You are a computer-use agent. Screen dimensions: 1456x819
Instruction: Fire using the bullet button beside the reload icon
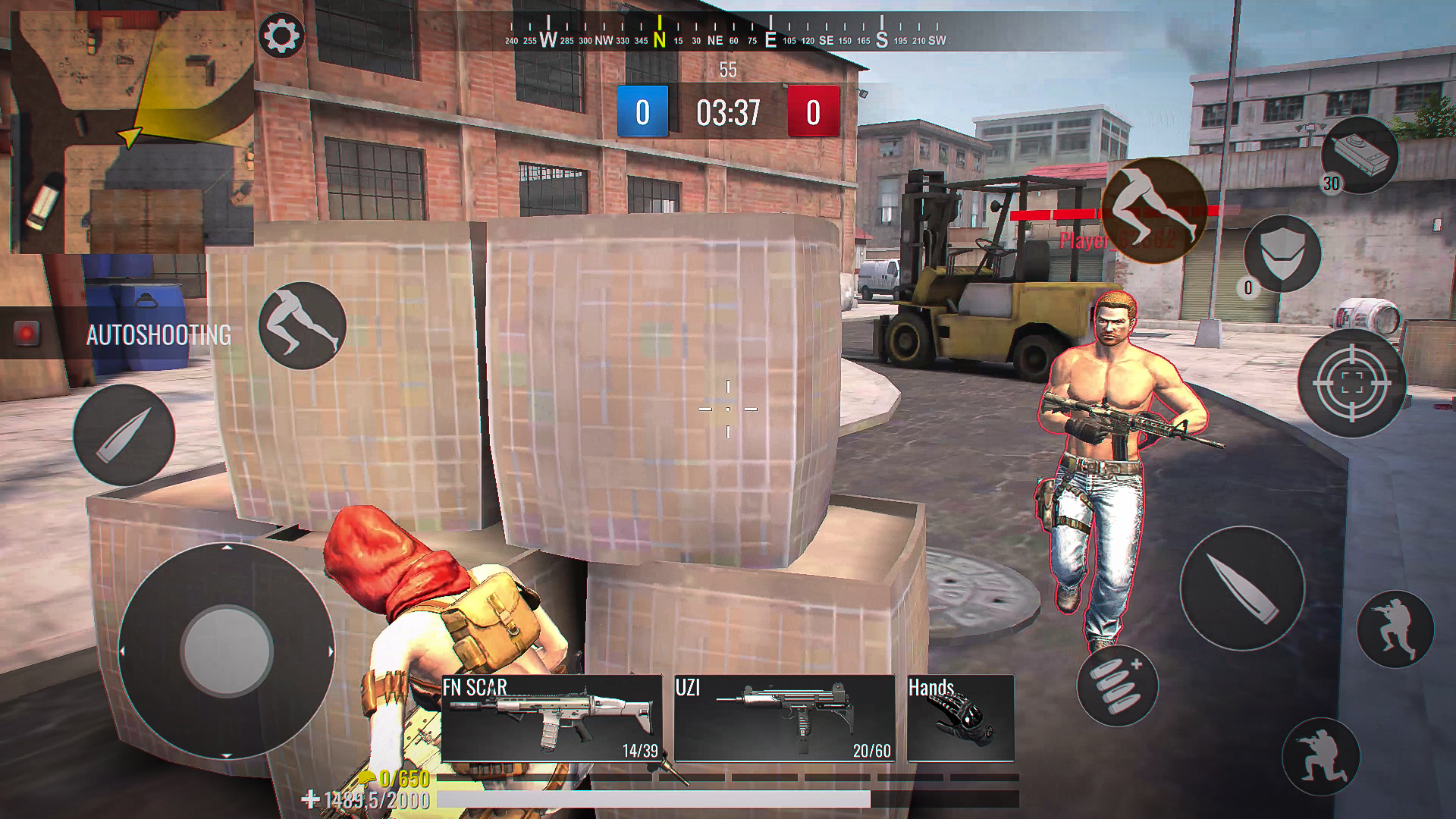pyautogui.click(x=1241, y=588)
